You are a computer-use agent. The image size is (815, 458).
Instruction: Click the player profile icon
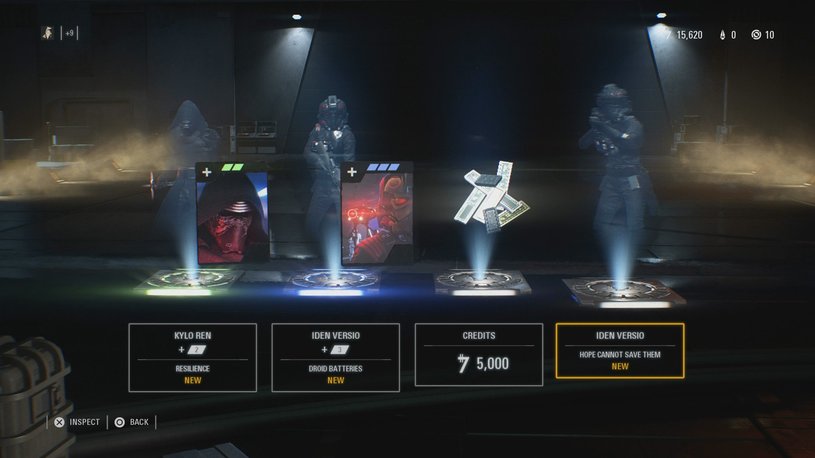48,33
